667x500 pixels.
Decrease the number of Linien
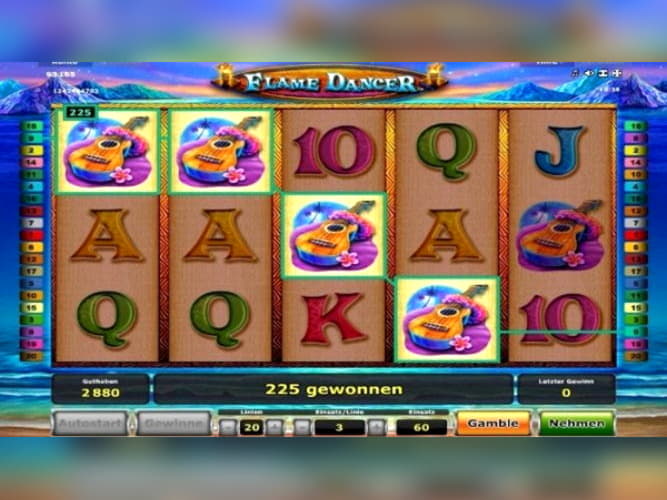tap(228, 427)
